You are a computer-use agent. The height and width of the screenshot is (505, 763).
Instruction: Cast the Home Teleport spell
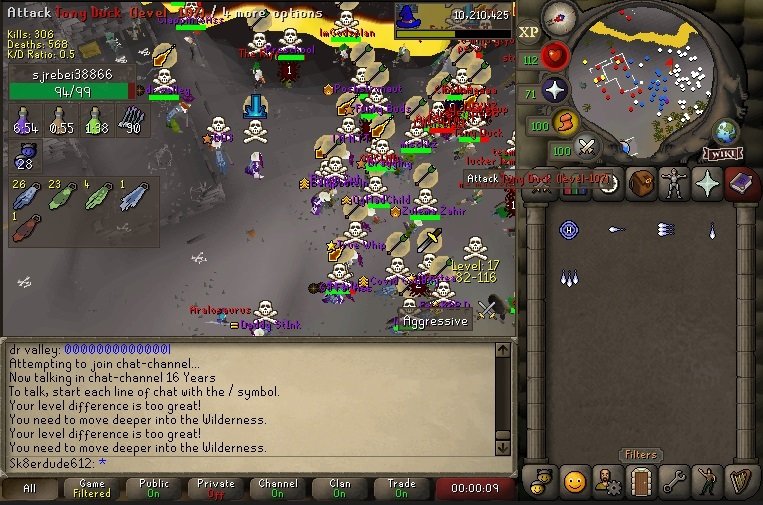(568, 230)
